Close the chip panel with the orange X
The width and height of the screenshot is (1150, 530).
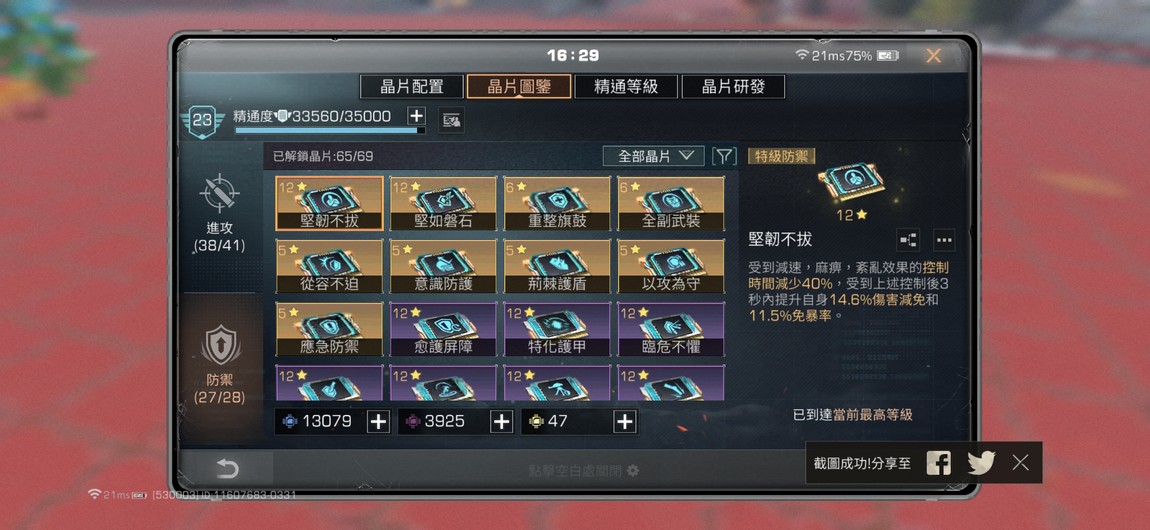(933, 57)
